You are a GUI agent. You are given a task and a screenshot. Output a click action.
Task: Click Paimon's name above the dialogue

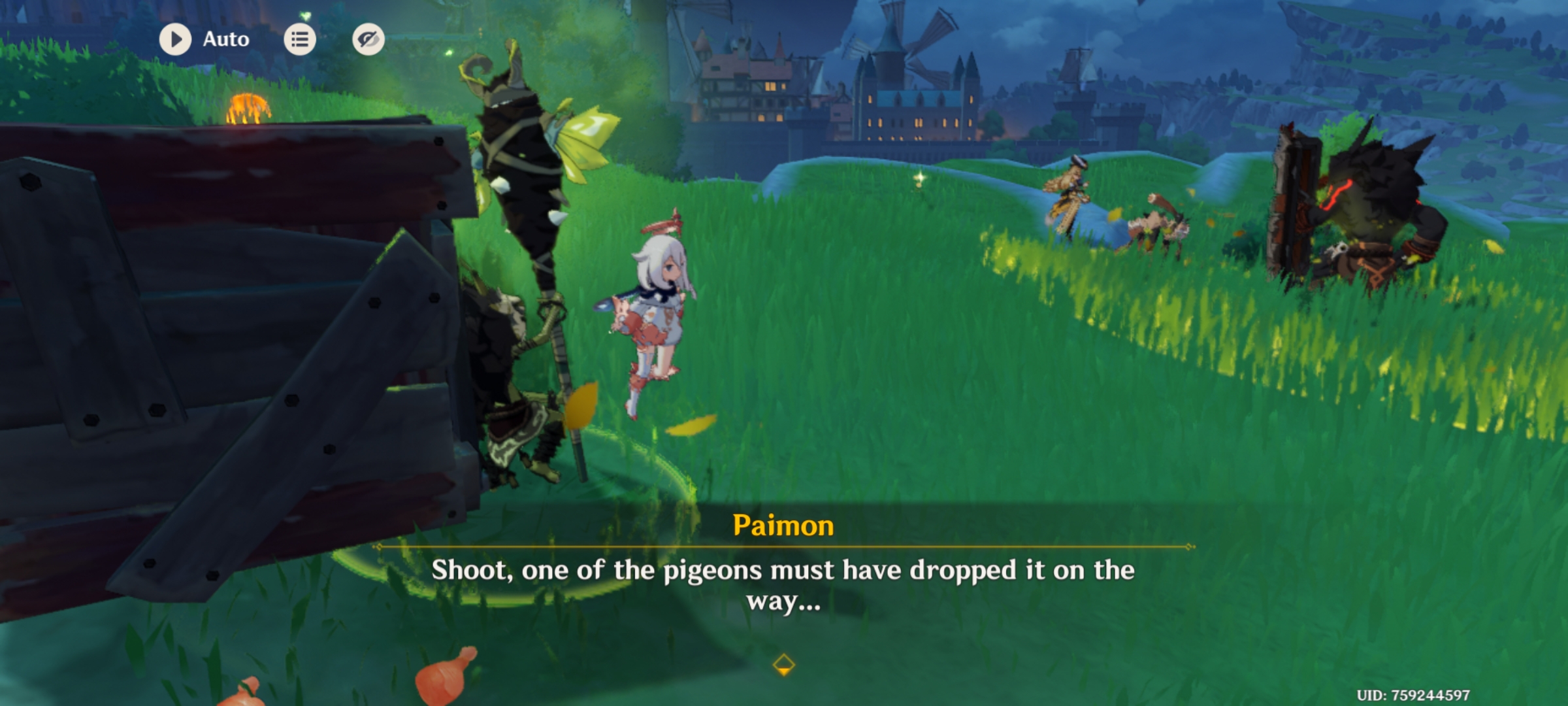coord(783,525)
